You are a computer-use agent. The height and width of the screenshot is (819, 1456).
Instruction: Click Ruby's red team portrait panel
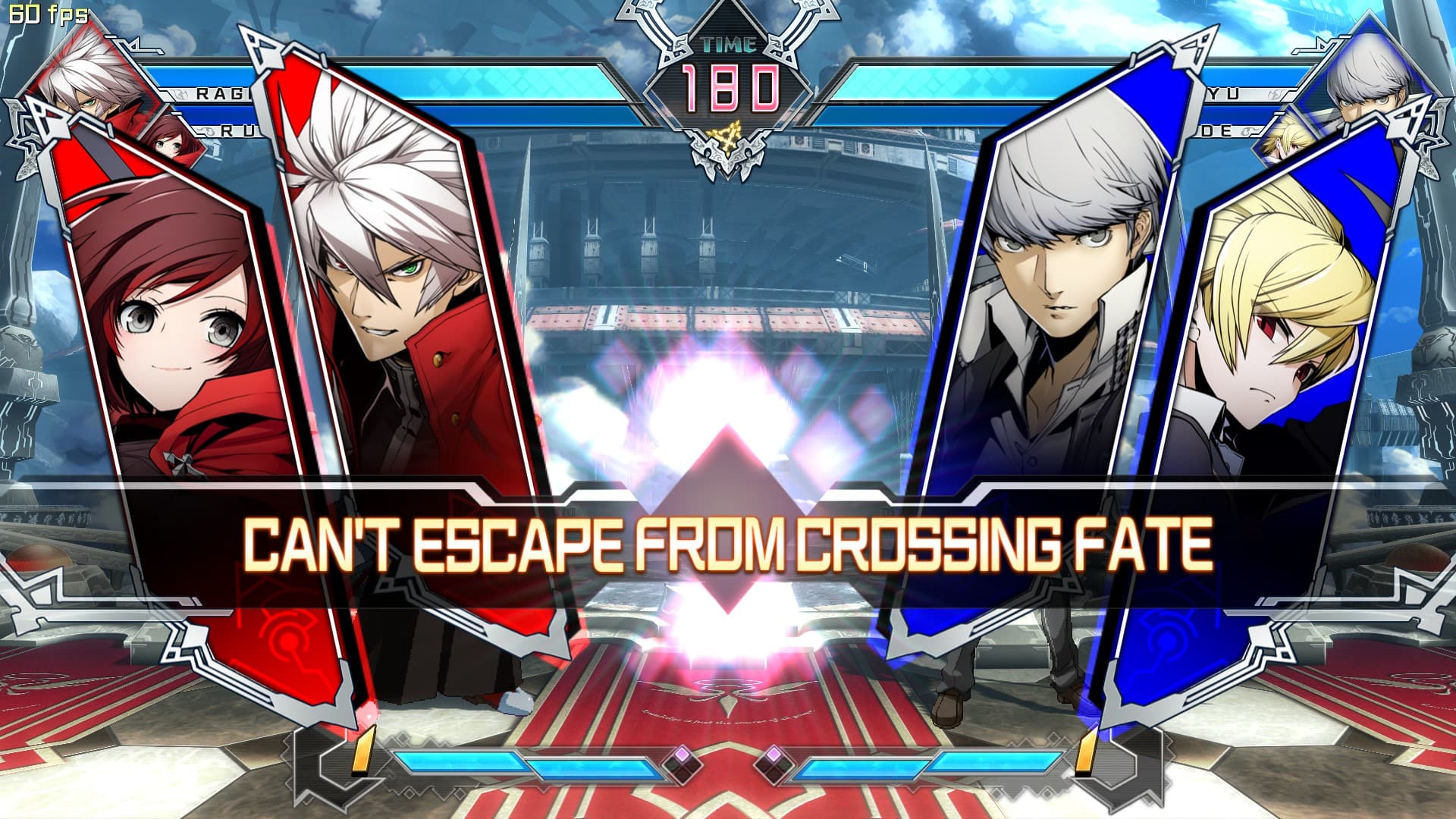[174, 341]
